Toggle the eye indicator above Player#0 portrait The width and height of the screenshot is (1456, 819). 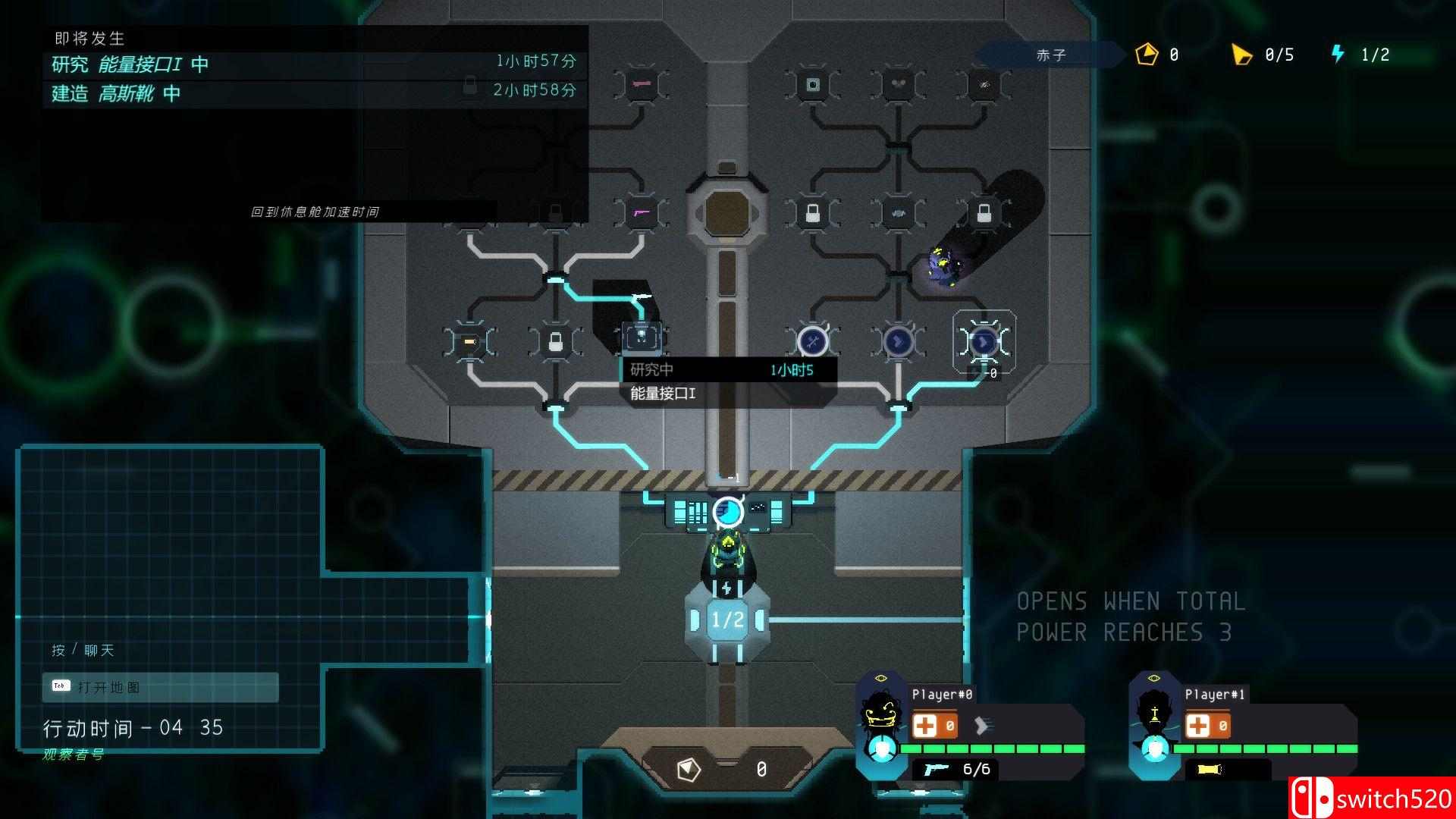point(881,678)
